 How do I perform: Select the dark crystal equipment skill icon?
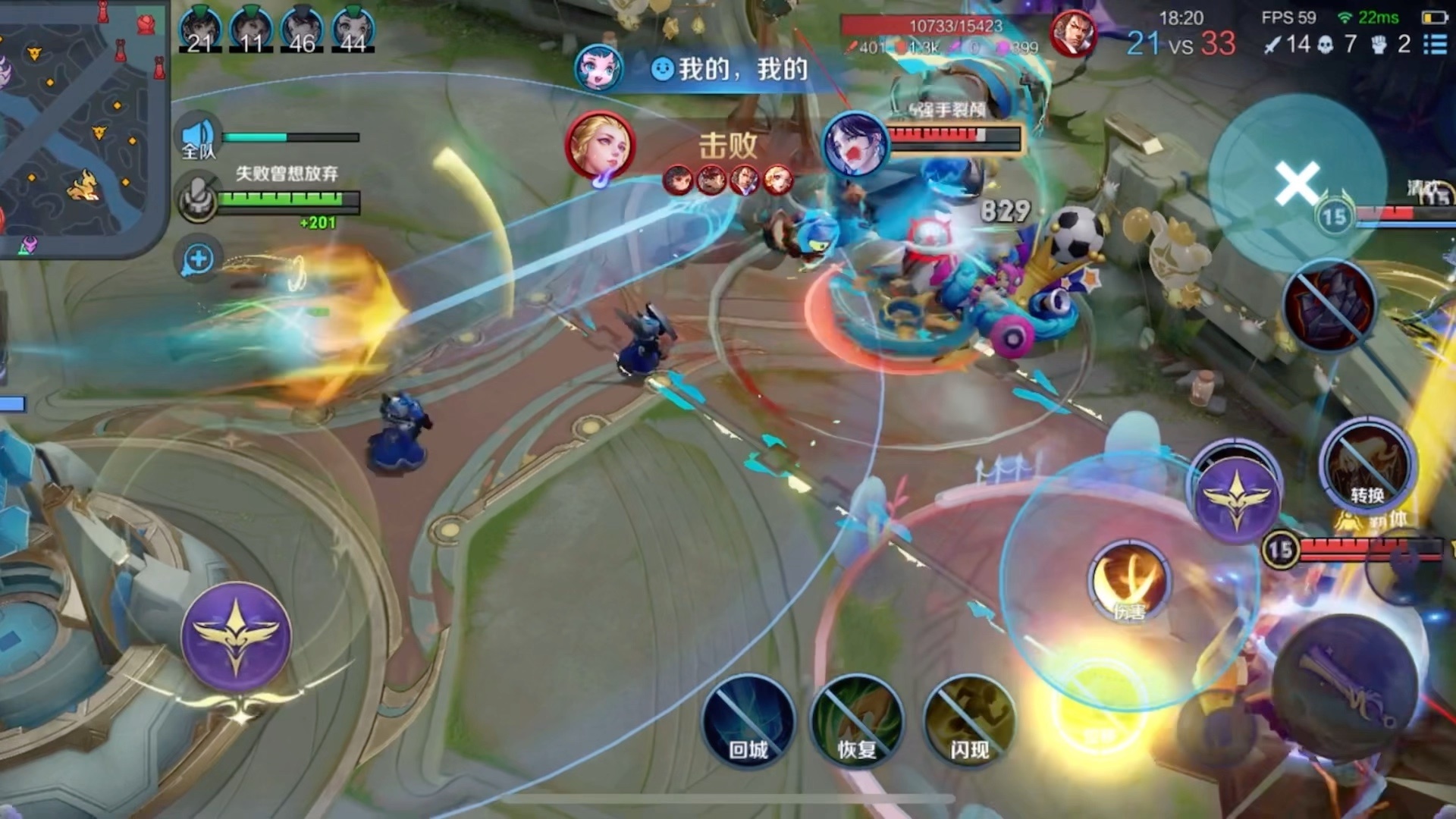point(1329,306)
